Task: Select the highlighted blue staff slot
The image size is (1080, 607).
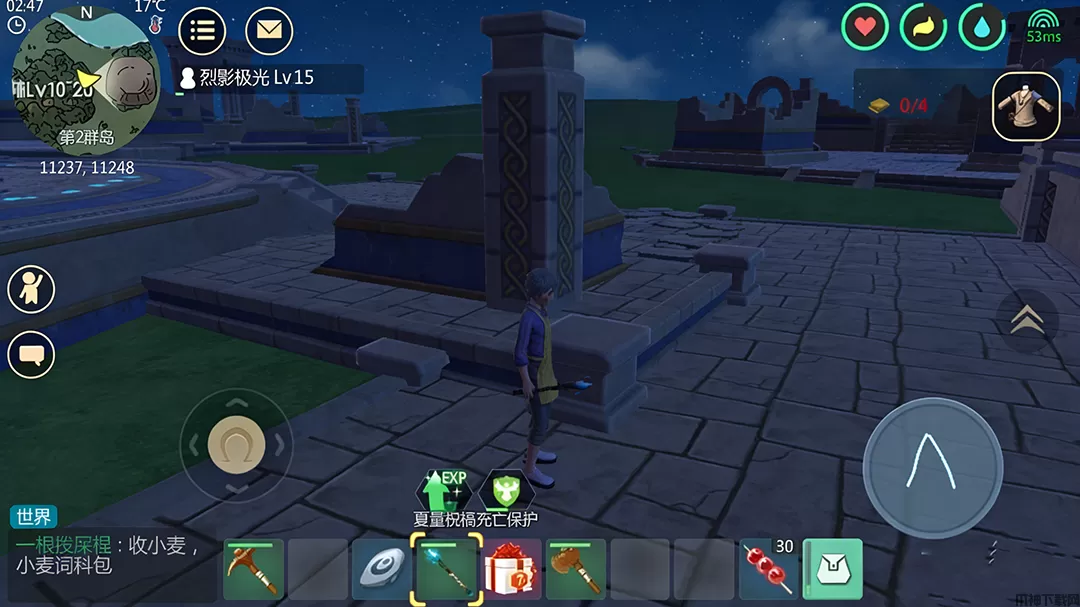Action: 446,569
